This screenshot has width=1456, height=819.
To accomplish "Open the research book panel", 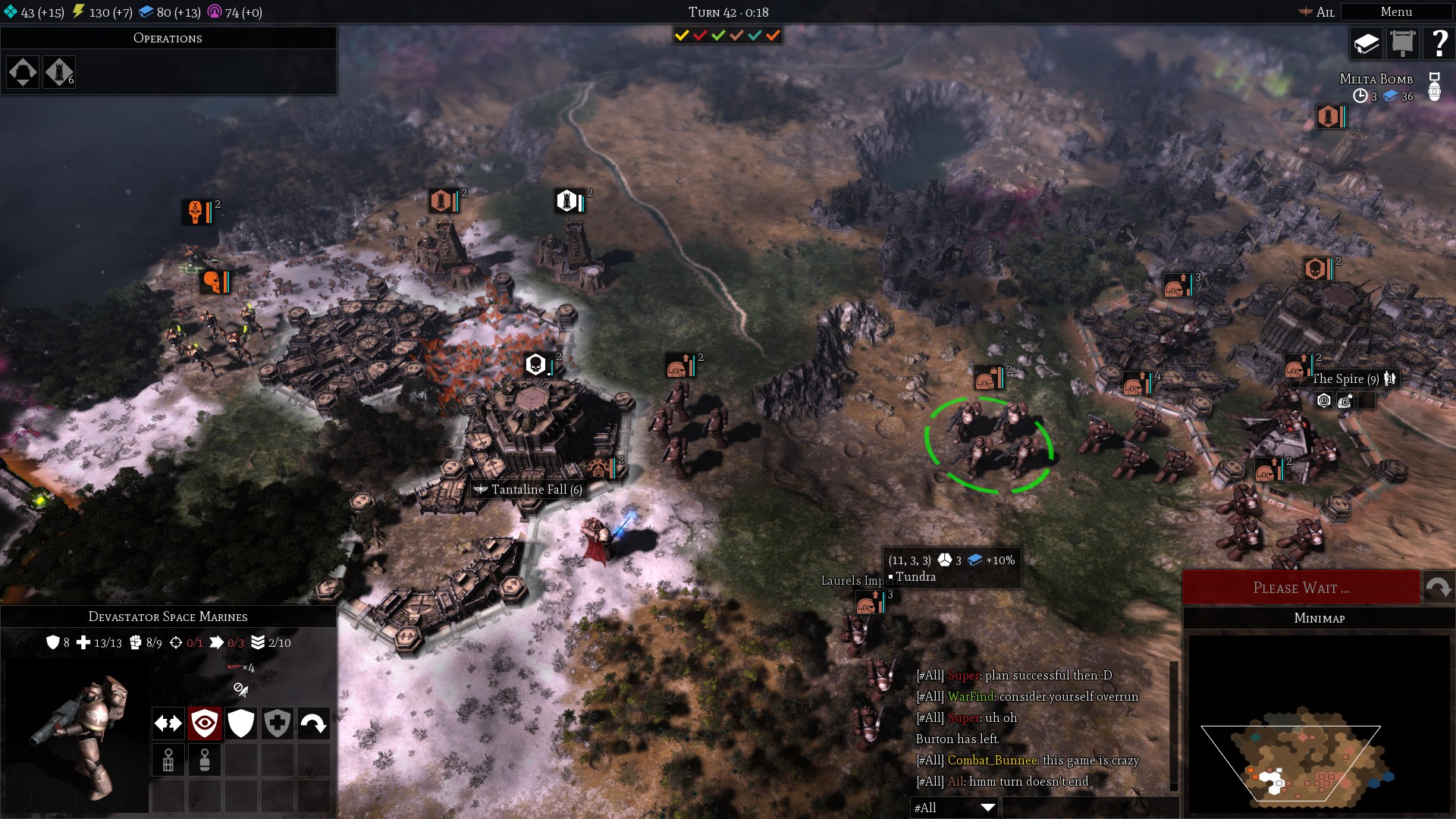I will [1366, 44].
